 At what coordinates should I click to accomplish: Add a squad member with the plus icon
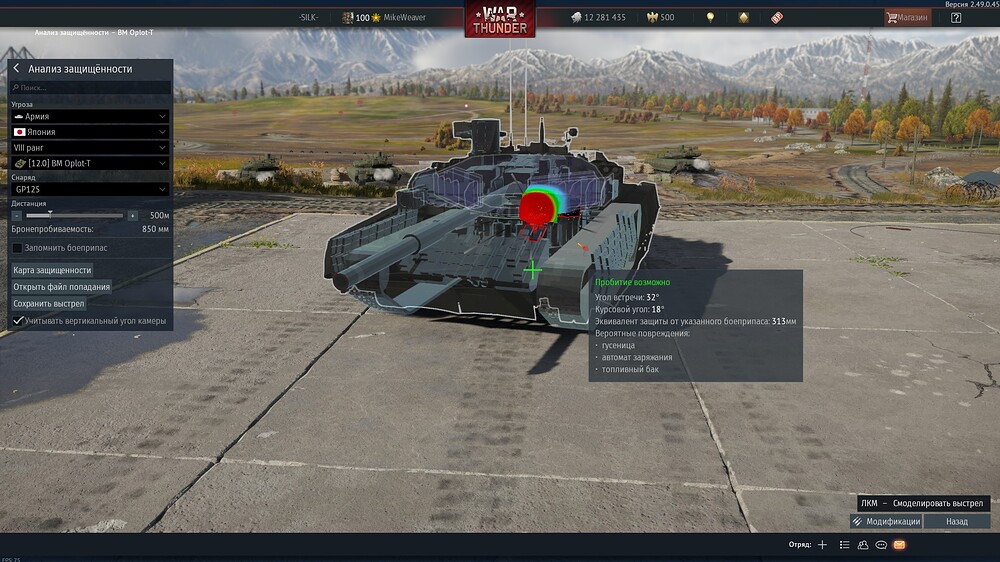(822, 545)
